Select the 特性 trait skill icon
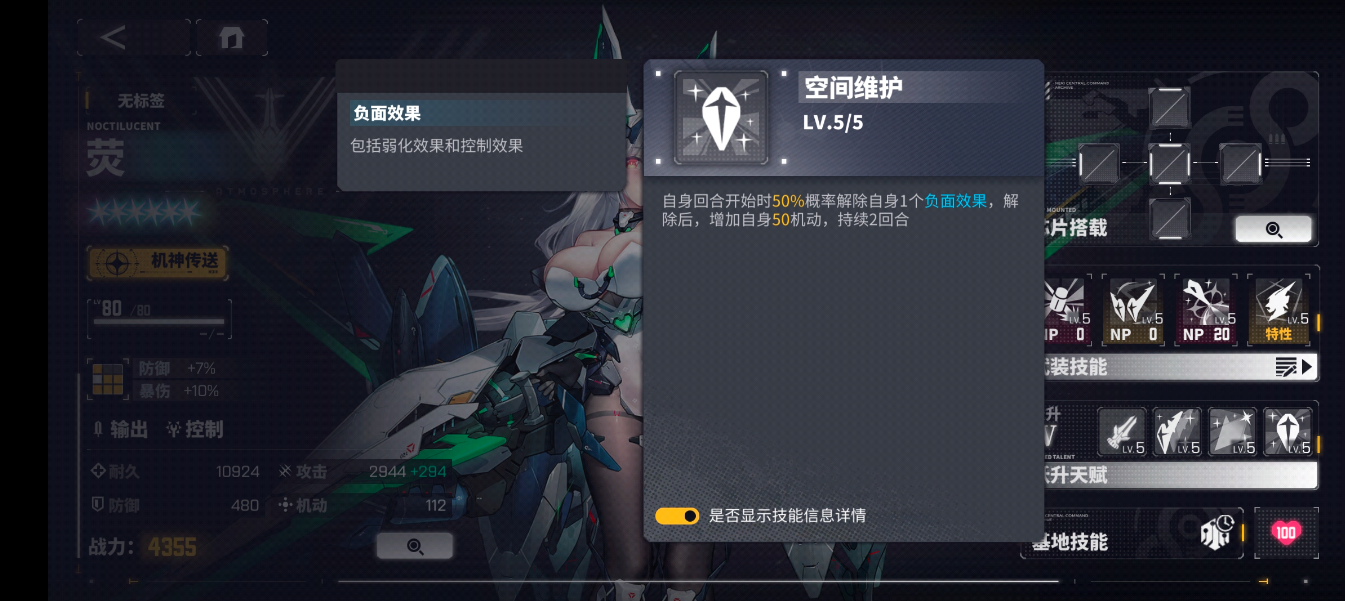Image resolution: width=1345 pixels, height=601 pixels. [1279, 309]
